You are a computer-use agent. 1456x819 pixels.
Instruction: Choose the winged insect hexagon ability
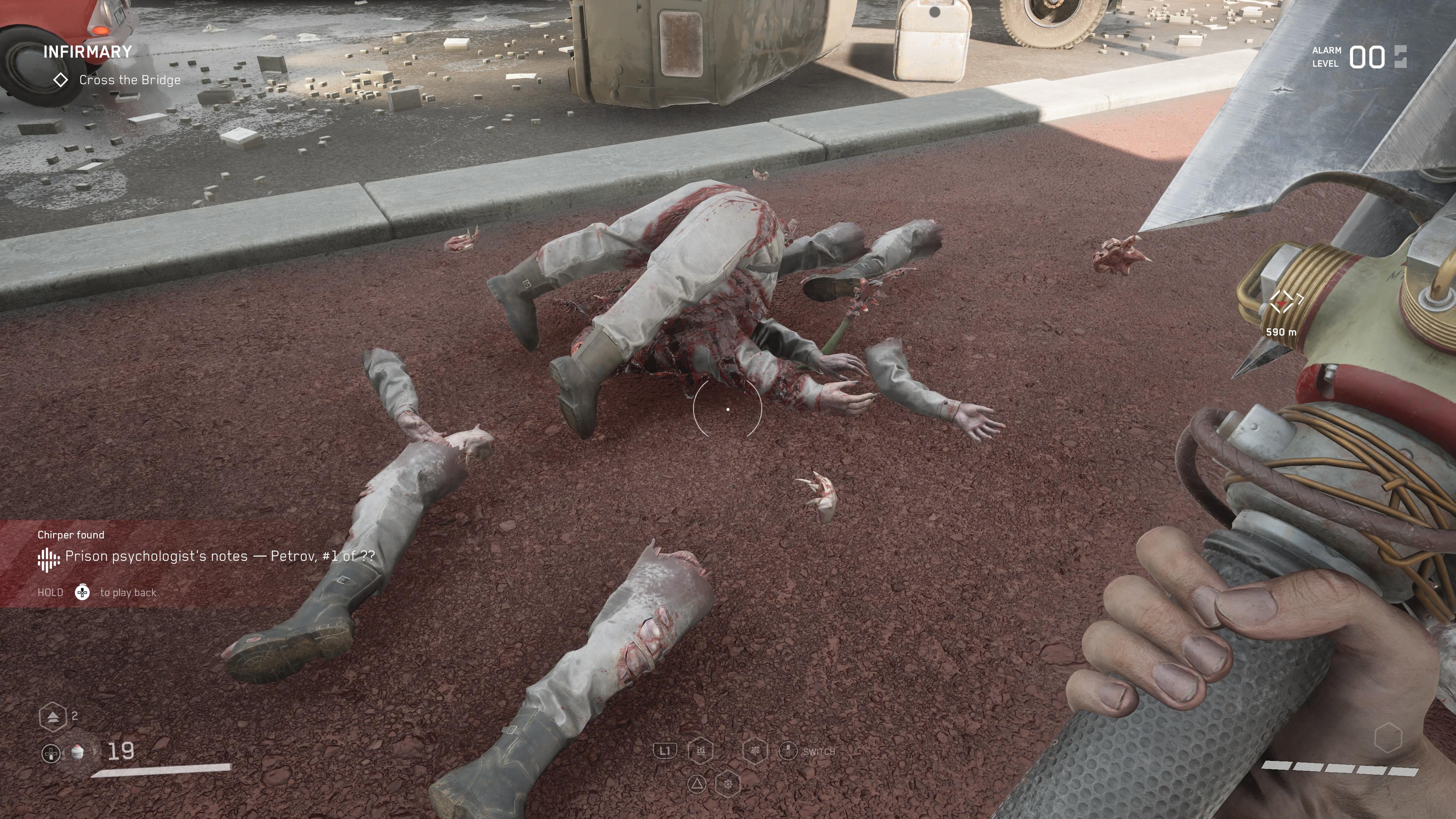[755, 751]
